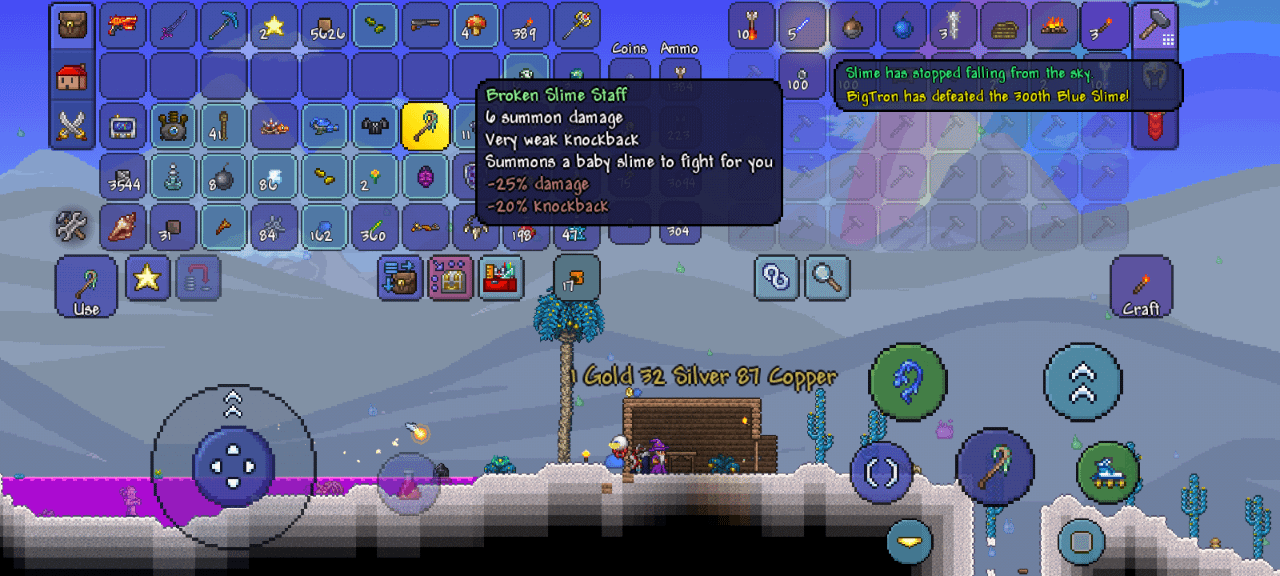Select the campfire crafting recipe
1280x576 pixels.
click(x=1054, y=27)
